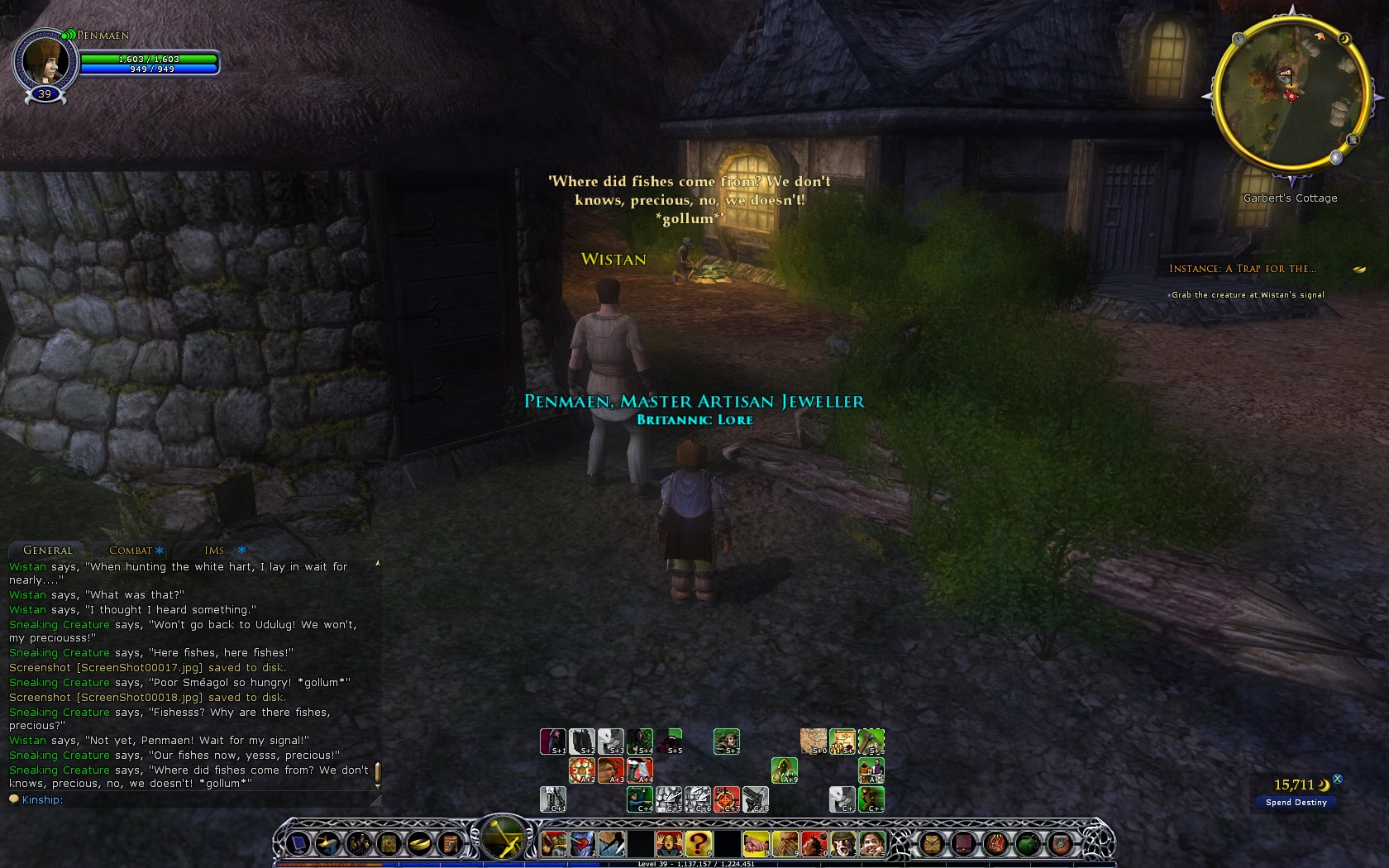The image size is (1389, 868).
Task: Select the General chat tab
Action: coord(48,551)
